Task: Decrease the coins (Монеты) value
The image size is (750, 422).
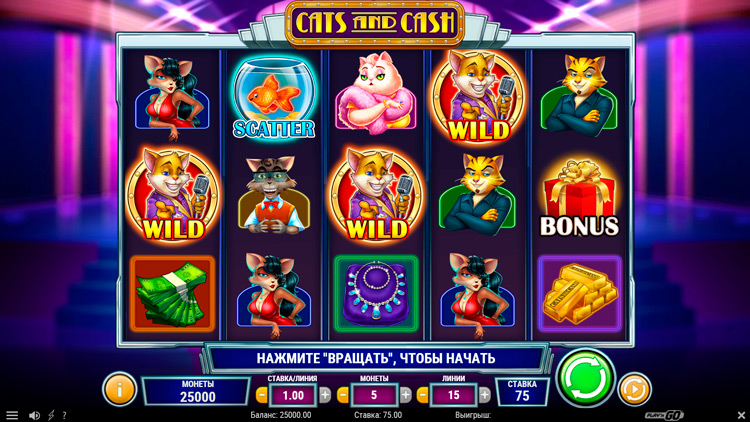Action: click(x=344, y=395)
